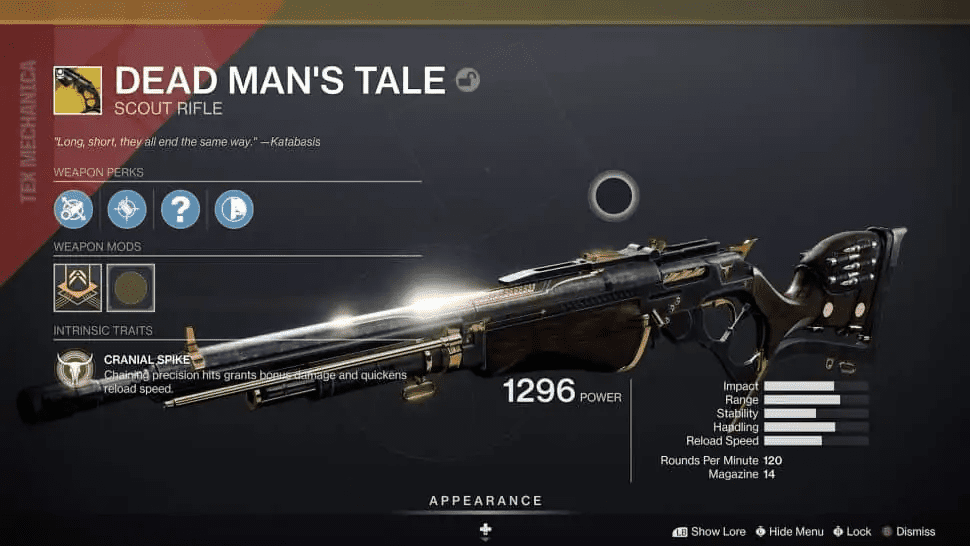Select the empty round weapon mod socket

point(130,287)
